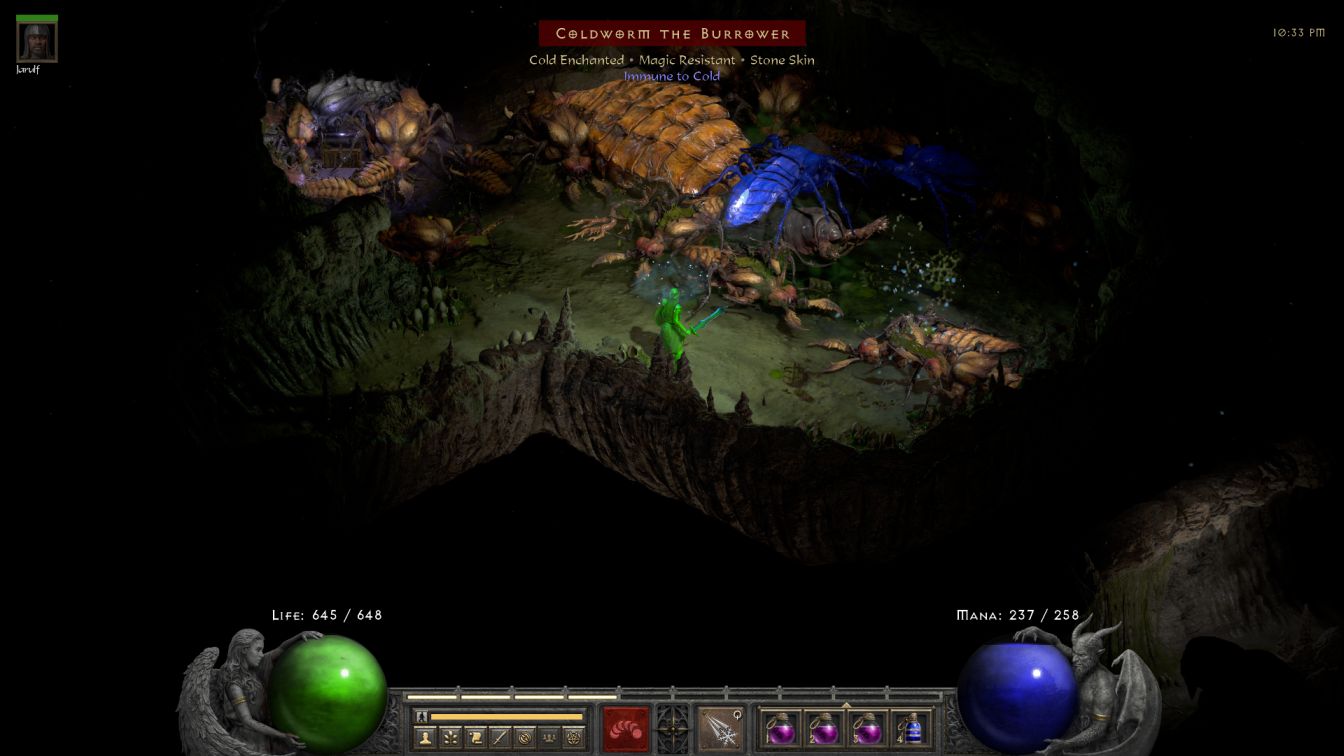Open the character sheet bust icon
1344x756 pixels.
pyautogui.click(x=426, y=738)
